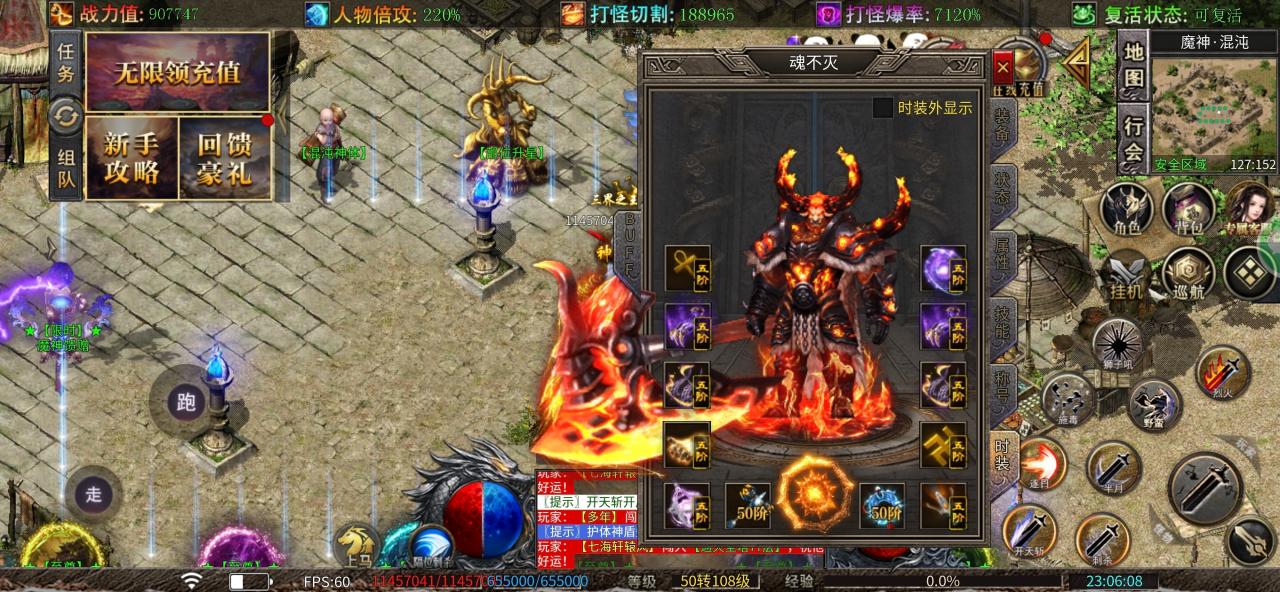Viewport: 1280px width, 592px height.
Task: Switch to the 组队 team tab
Action: click(66, 169)
